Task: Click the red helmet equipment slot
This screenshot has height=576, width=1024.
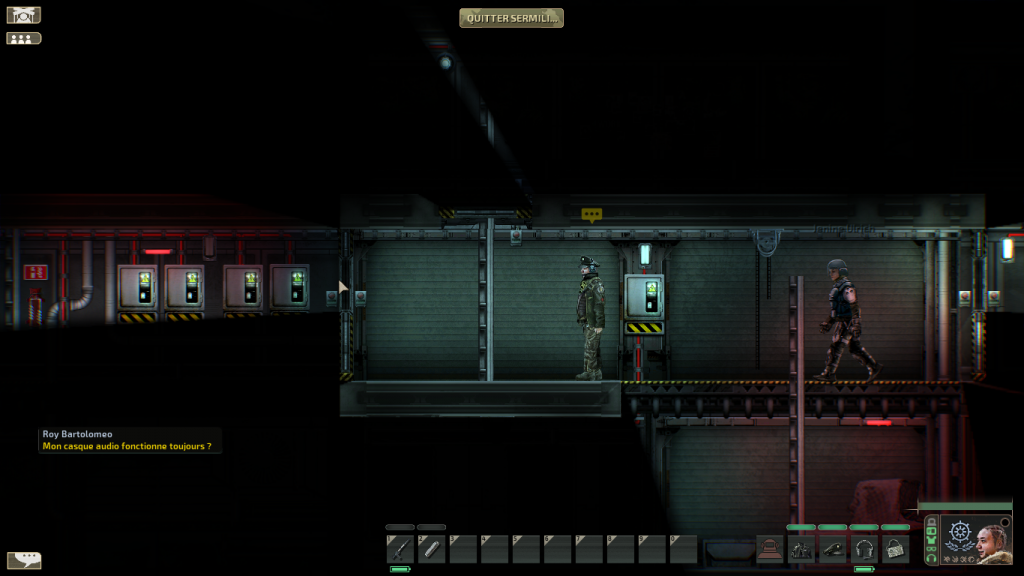Action: click(x=770, y=548)
